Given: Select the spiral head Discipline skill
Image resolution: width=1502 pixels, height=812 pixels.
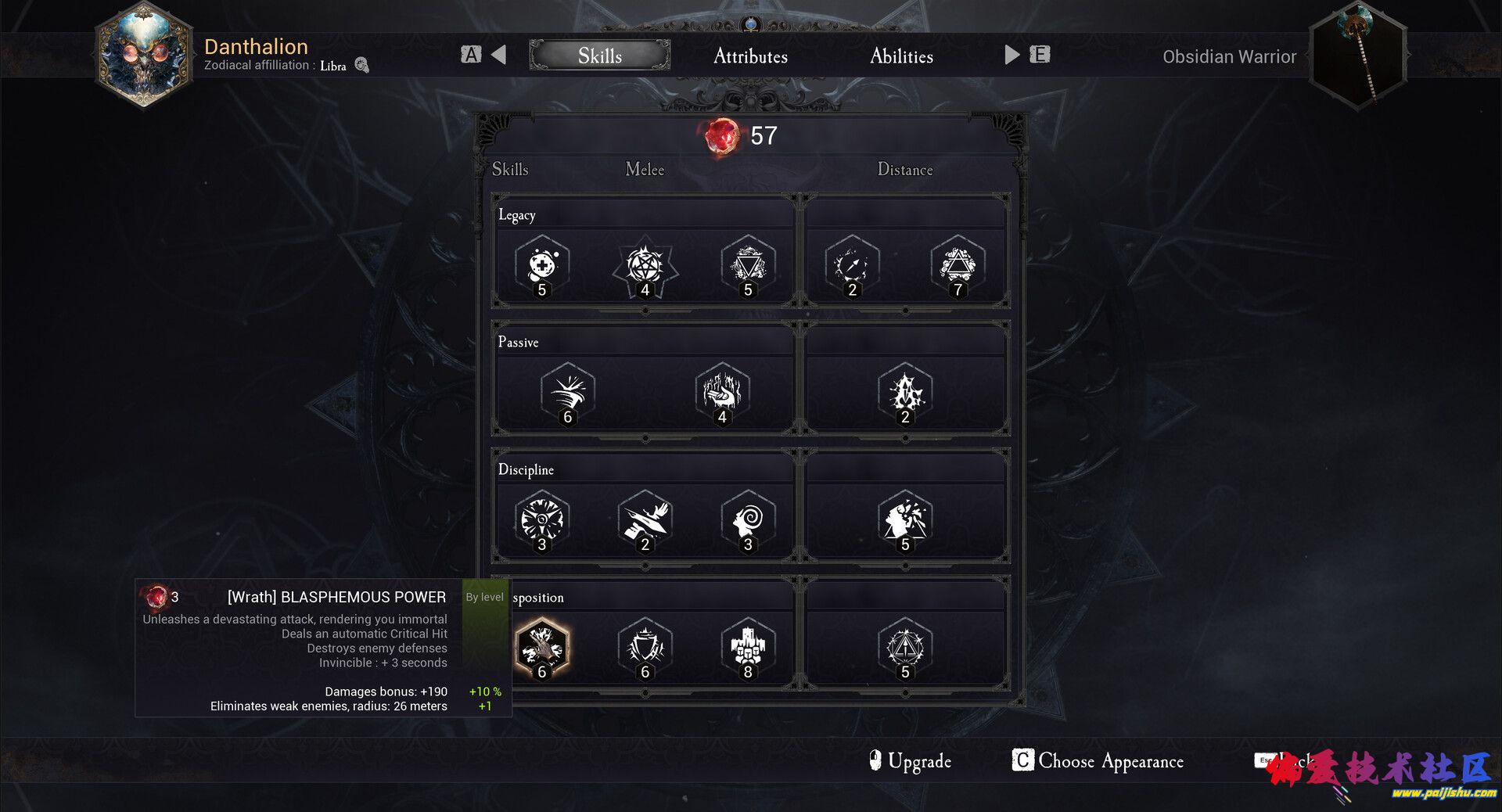Looking at the screenshot, I should [x=748, y=519].
